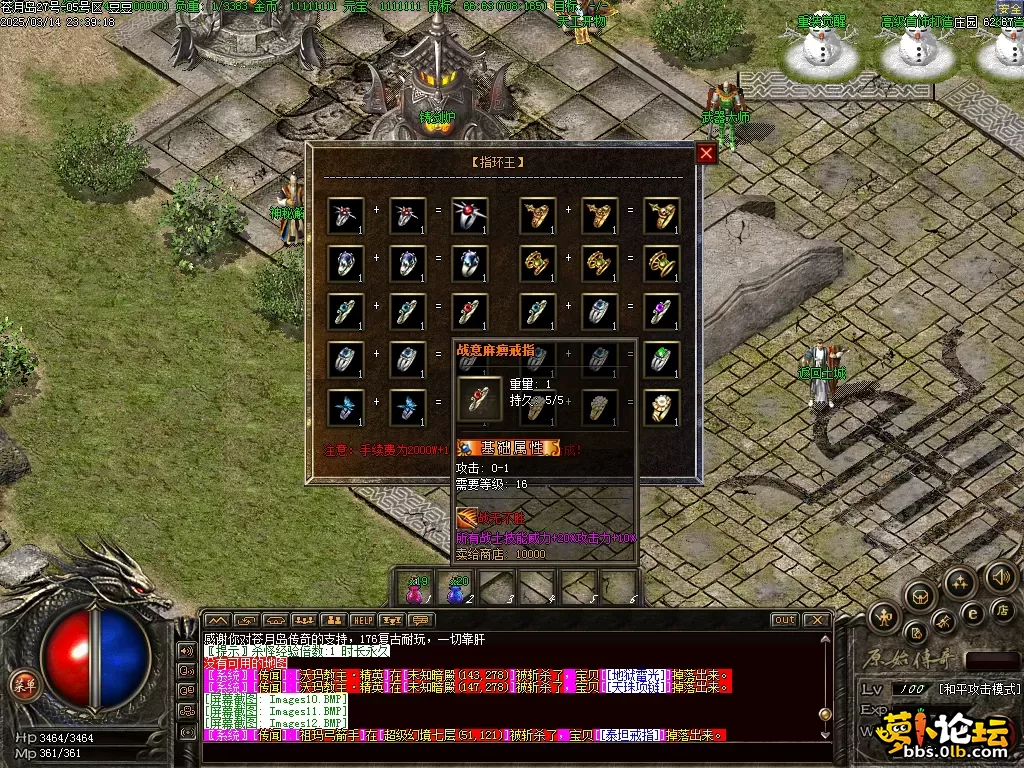Close the chat panel with X
This screenshot has width=1024, height=768.
pos(816,620)
